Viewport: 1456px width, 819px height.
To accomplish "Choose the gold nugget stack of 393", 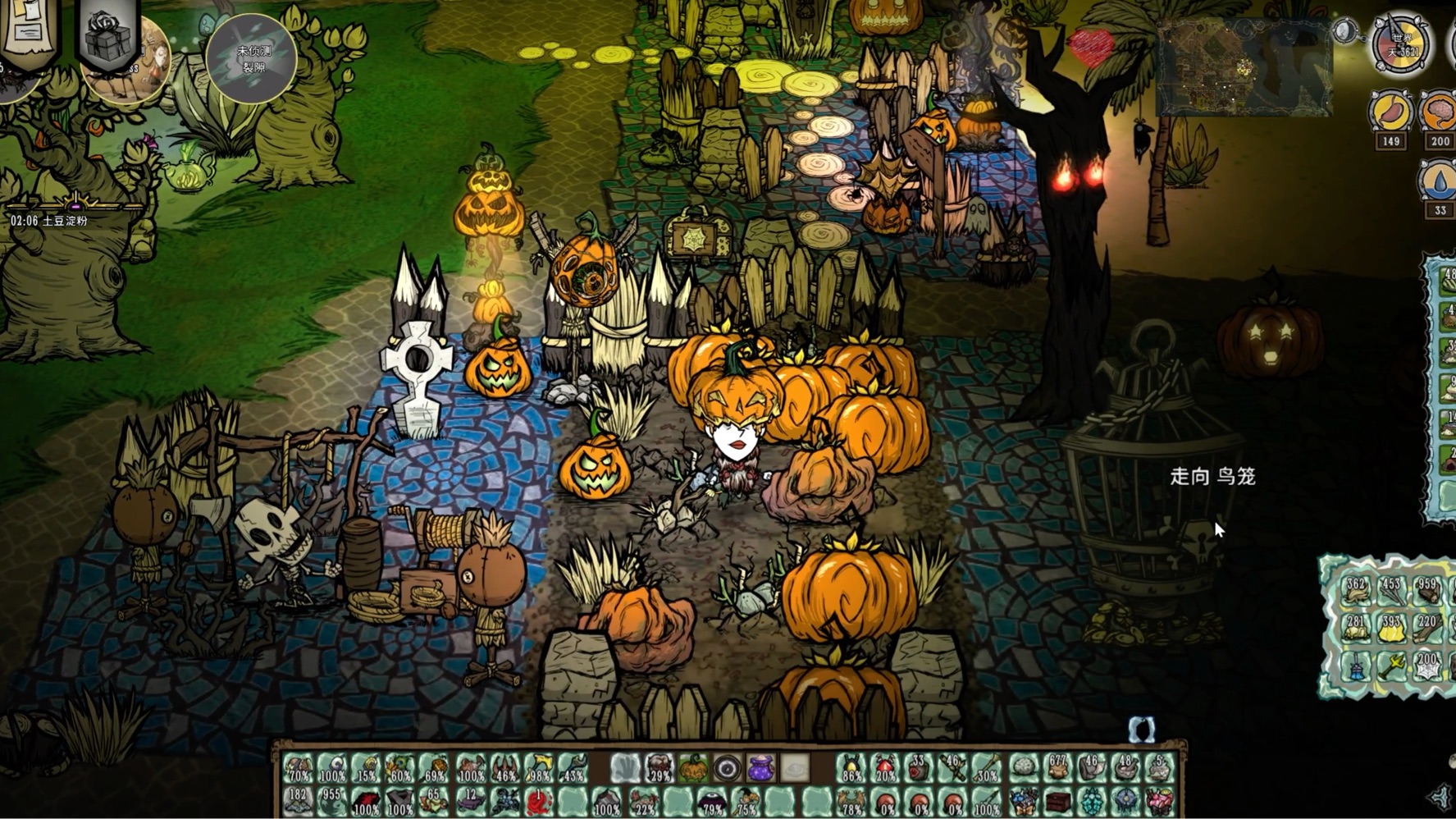I will click(x=1392, y=629).
